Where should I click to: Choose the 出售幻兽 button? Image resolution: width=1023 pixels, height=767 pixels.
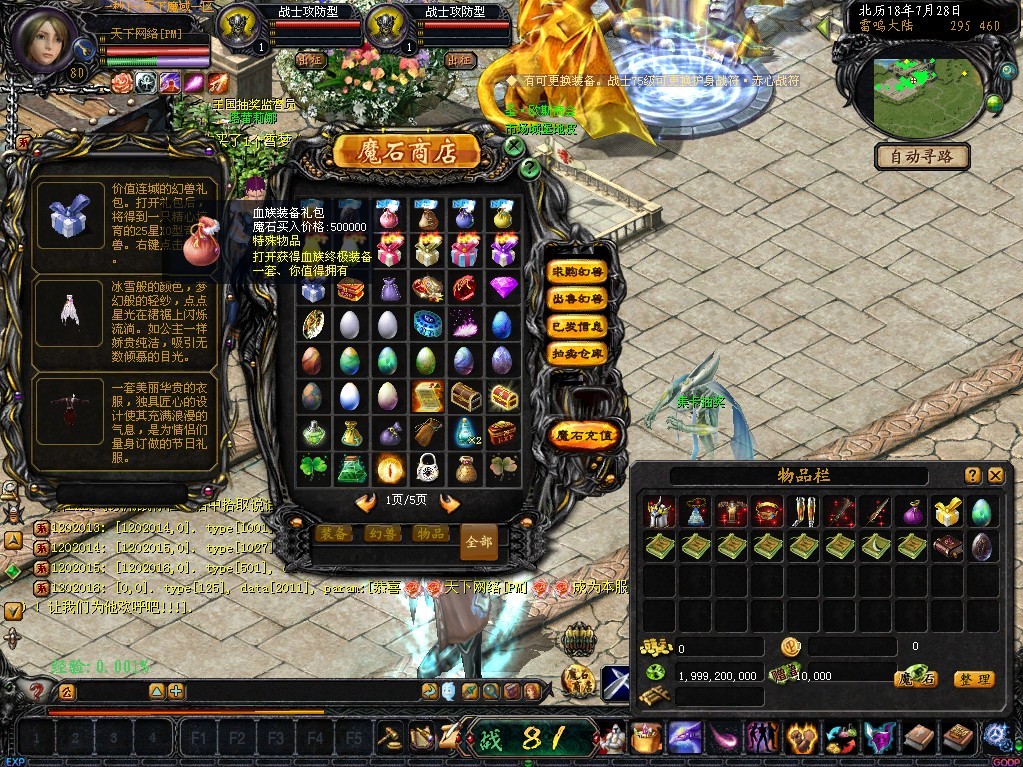point(578,299)
